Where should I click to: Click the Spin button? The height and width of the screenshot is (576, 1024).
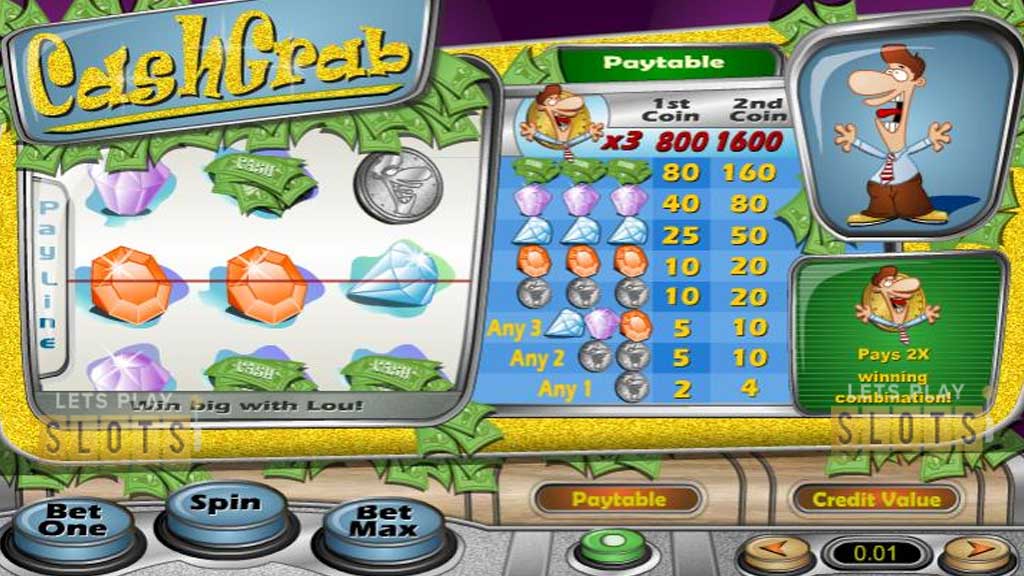pos(225,506)
